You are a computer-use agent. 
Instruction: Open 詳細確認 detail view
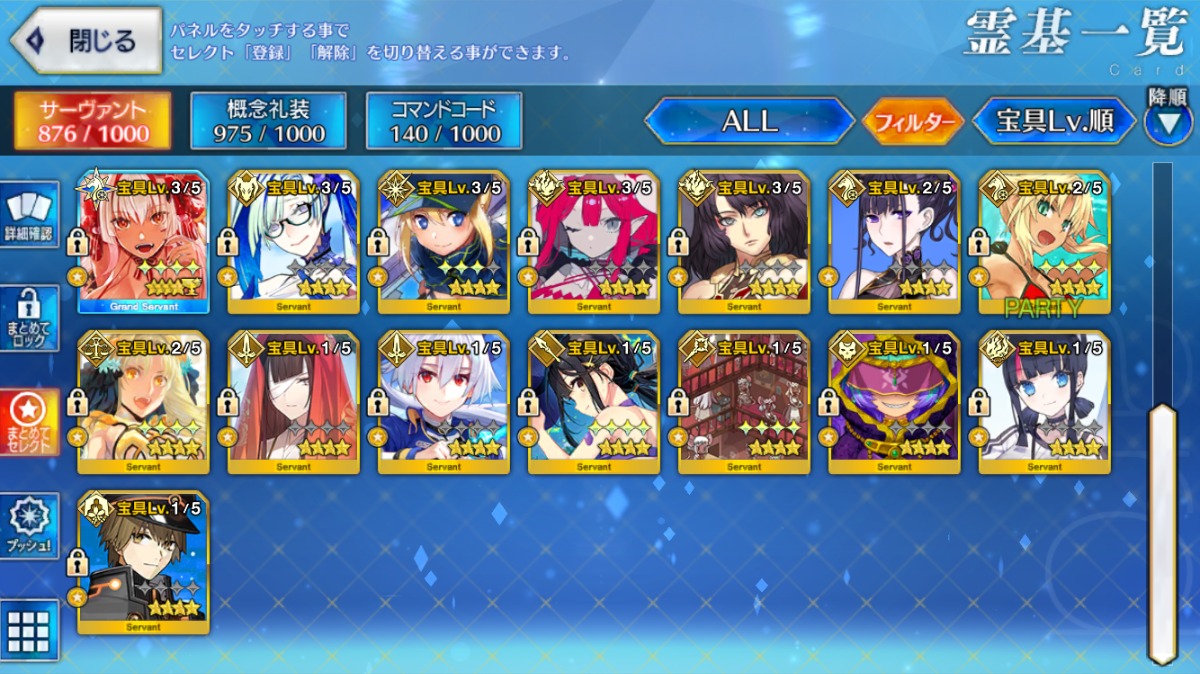click(x=29, y=215)
